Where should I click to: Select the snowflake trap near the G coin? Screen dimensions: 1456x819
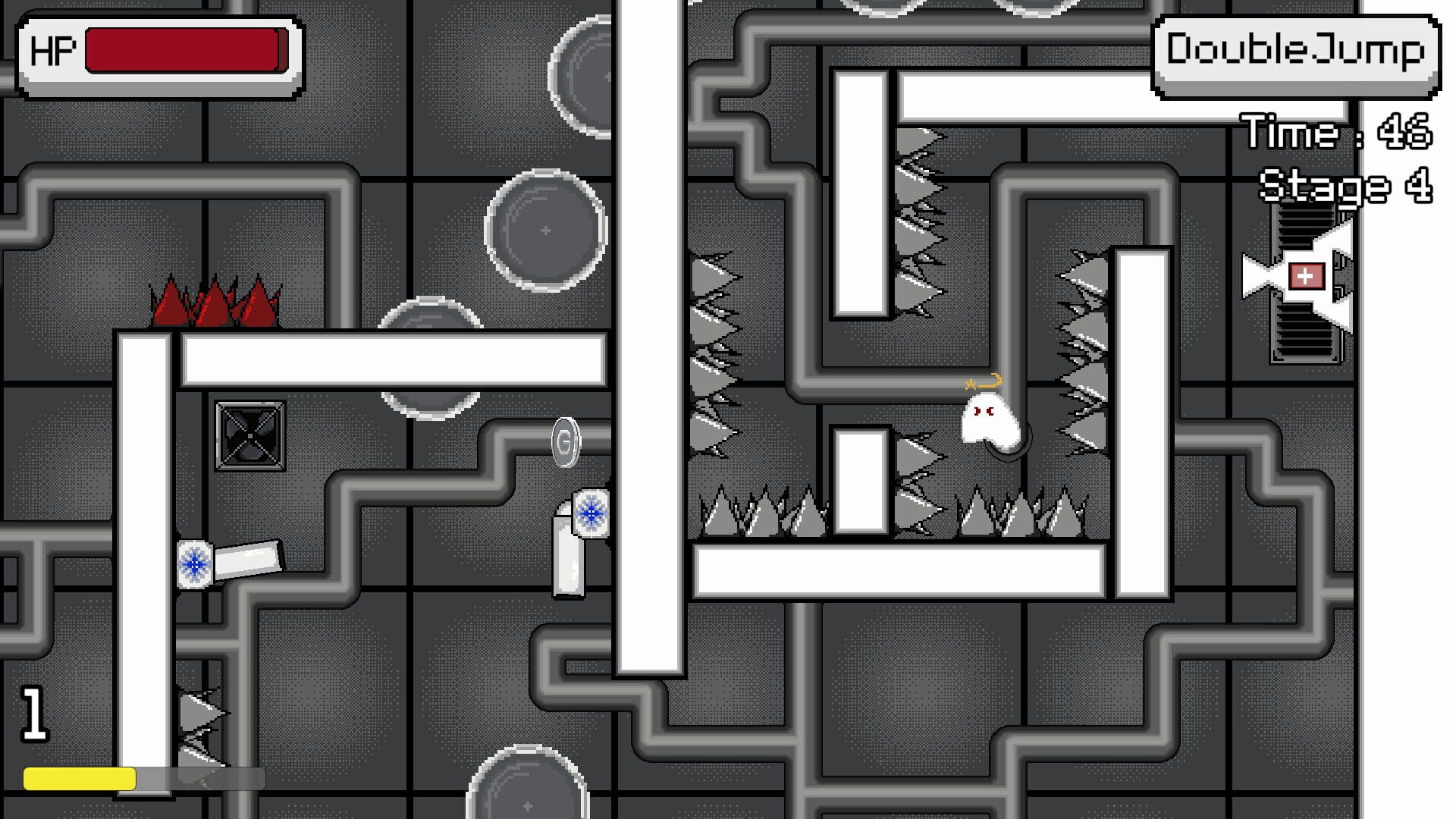click(591, 514)
